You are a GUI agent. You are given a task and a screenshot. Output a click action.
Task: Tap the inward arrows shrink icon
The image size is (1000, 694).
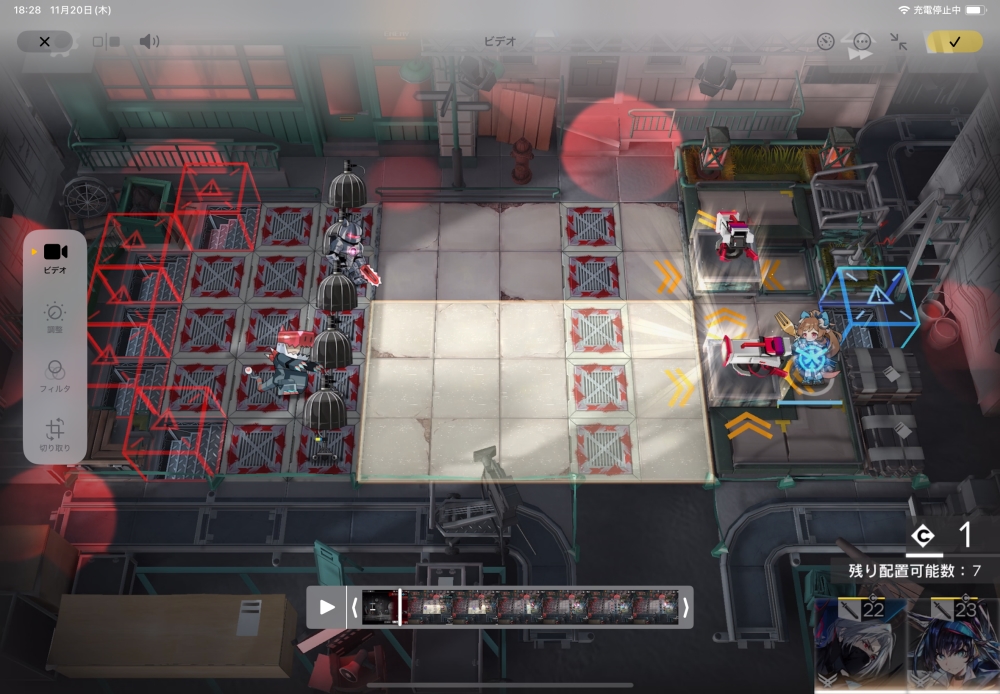tap(898, 42)
